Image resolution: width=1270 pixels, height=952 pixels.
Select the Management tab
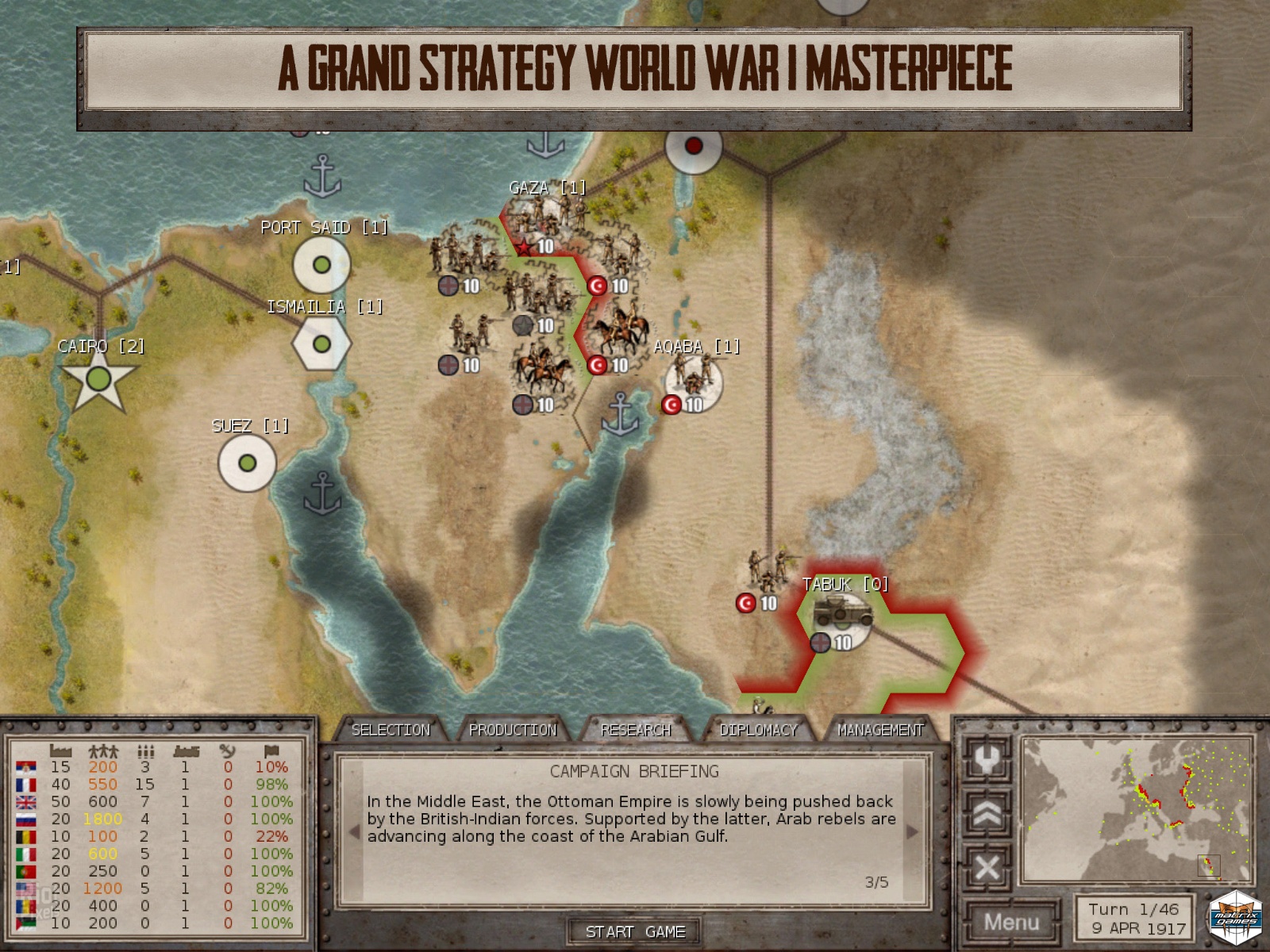[x=880, y=730]
